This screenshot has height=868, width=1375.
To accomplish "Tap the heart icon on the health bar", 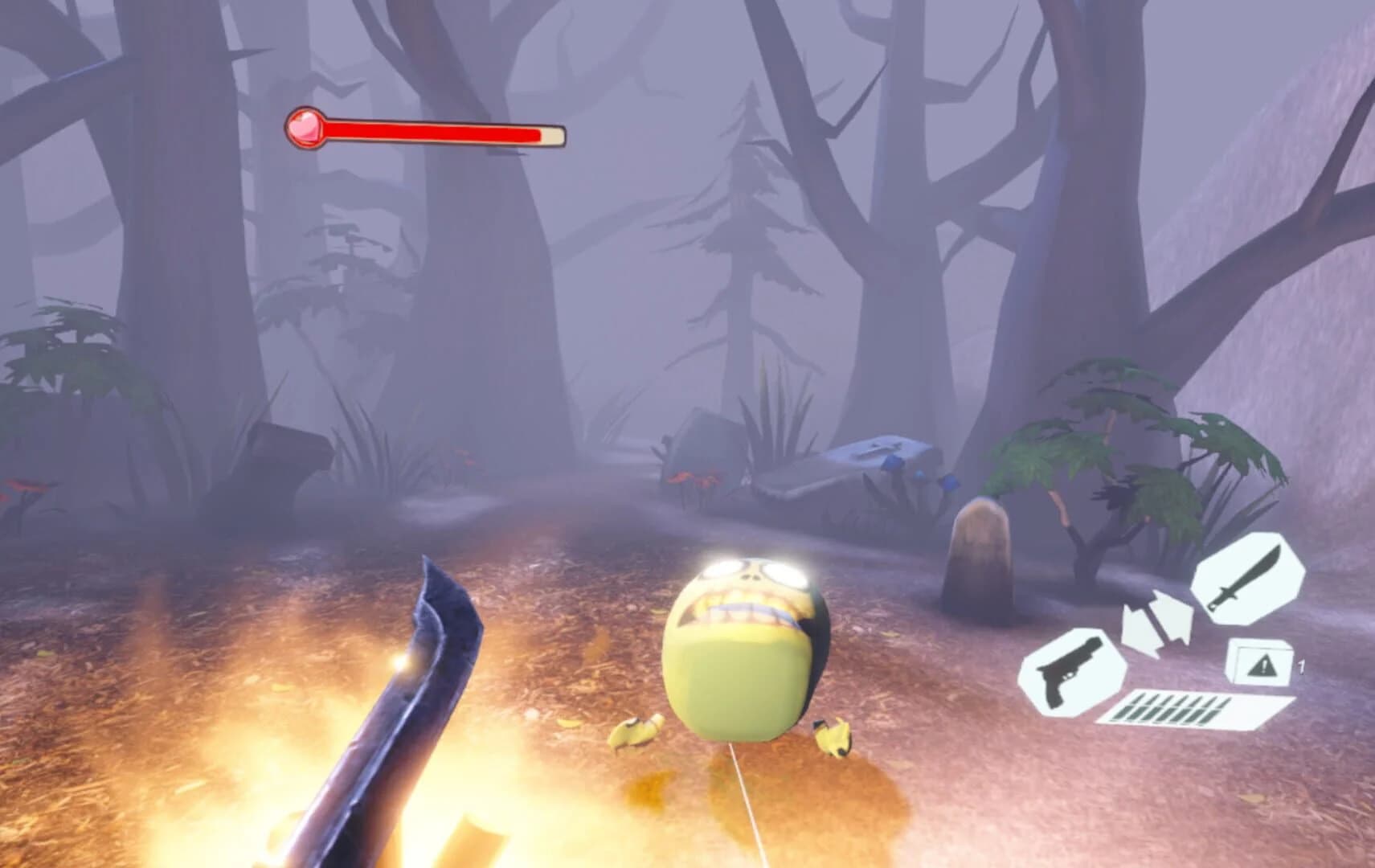I will [x=304, y=126].
